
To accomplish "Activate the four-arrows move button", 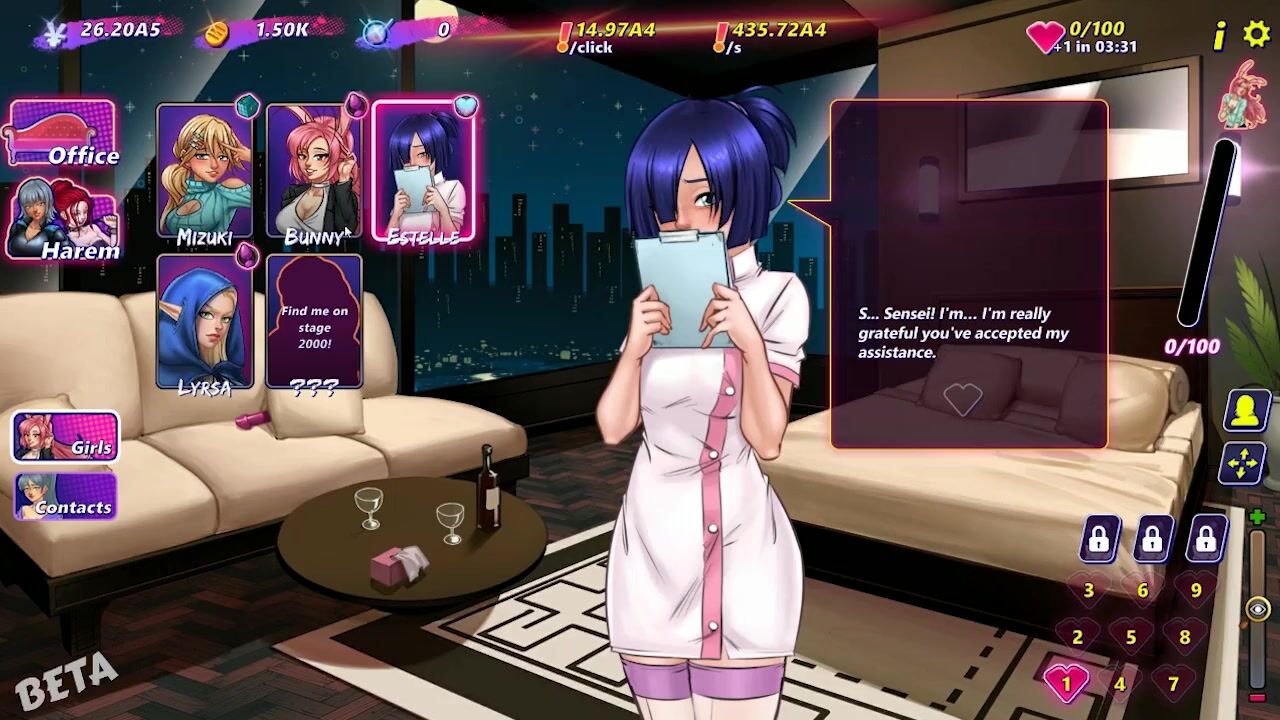I will pyautogui.click(x=1245, y=465).
